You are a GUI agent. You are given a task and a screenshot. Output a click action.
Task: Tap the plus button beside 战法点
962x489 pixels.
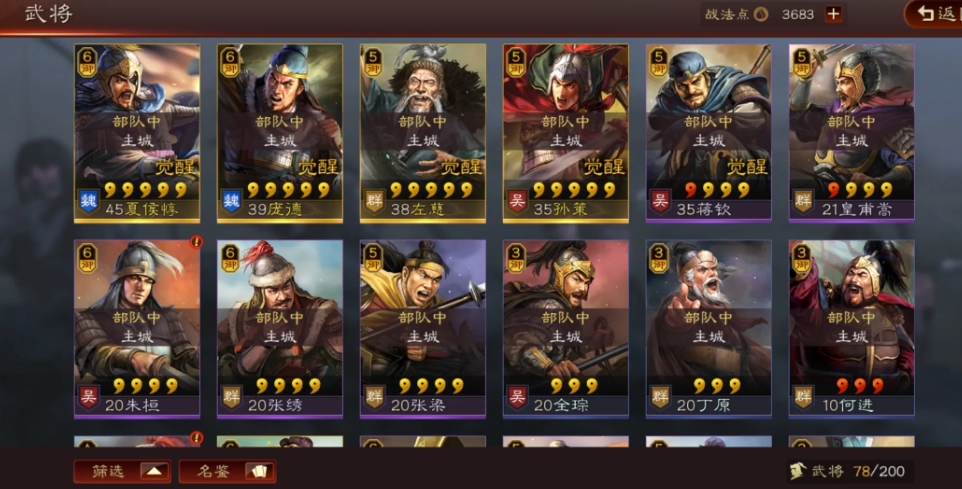833,14
